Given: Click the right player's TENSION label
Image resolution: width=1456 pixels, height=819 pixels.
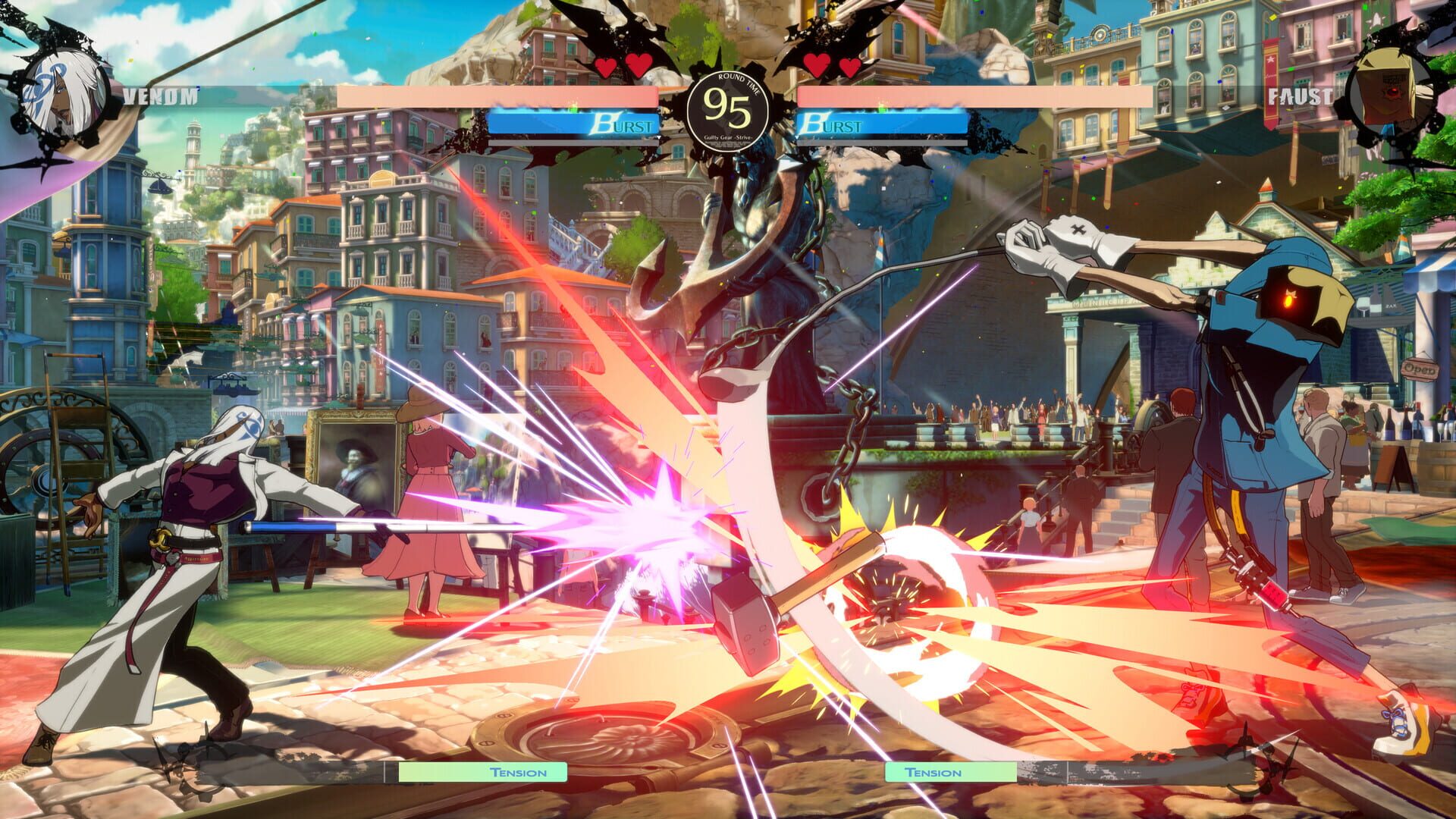Looking at the screenshot, I should click(934, 774).
